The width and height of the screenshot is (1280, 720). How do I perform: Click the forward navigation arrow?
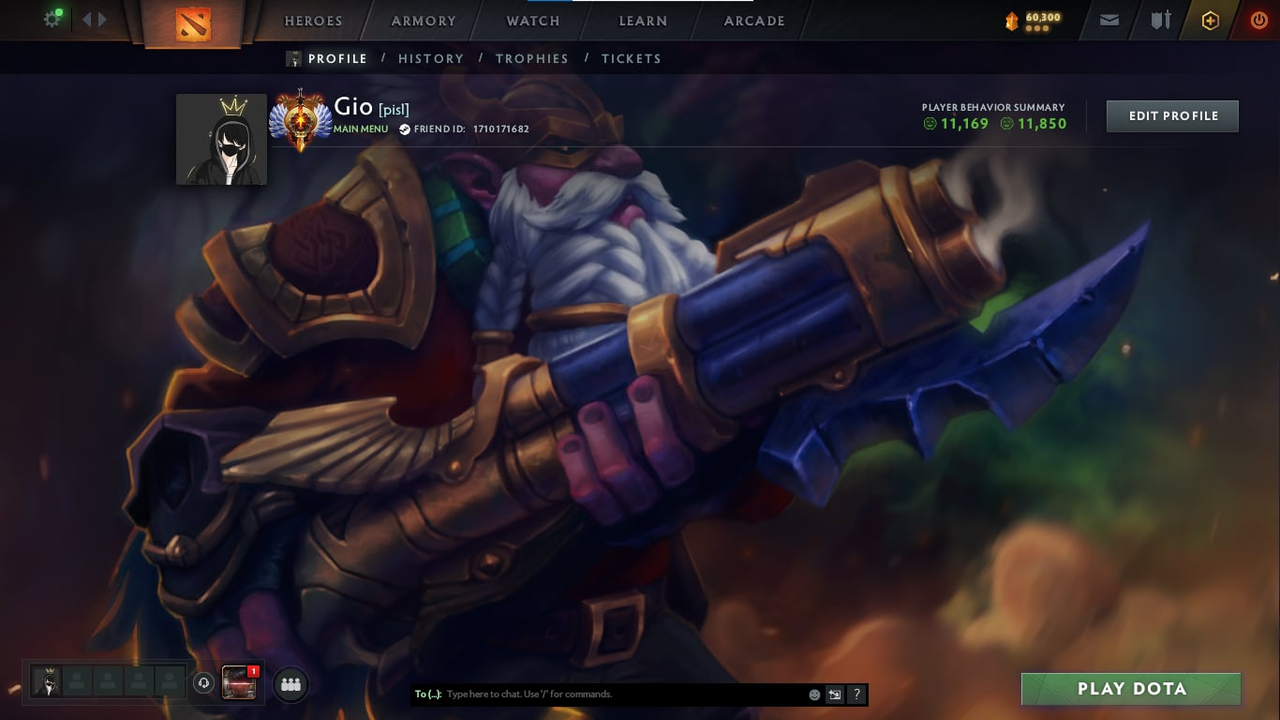coord(103,19)
